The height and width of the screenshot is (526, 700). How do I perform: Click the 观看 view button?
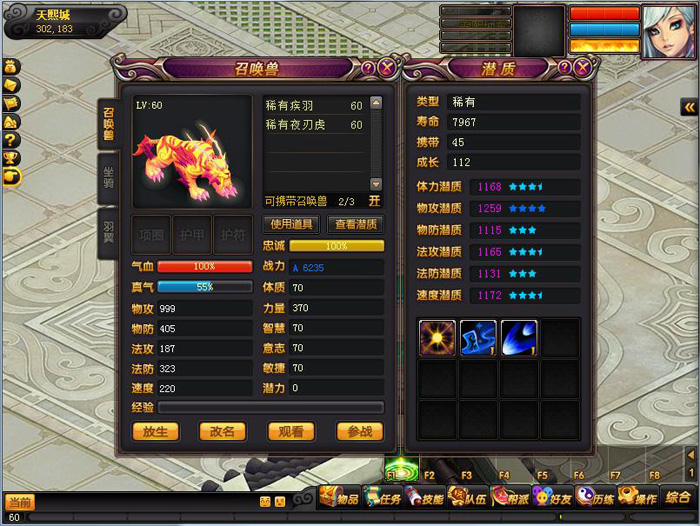(x=291, y=432)
